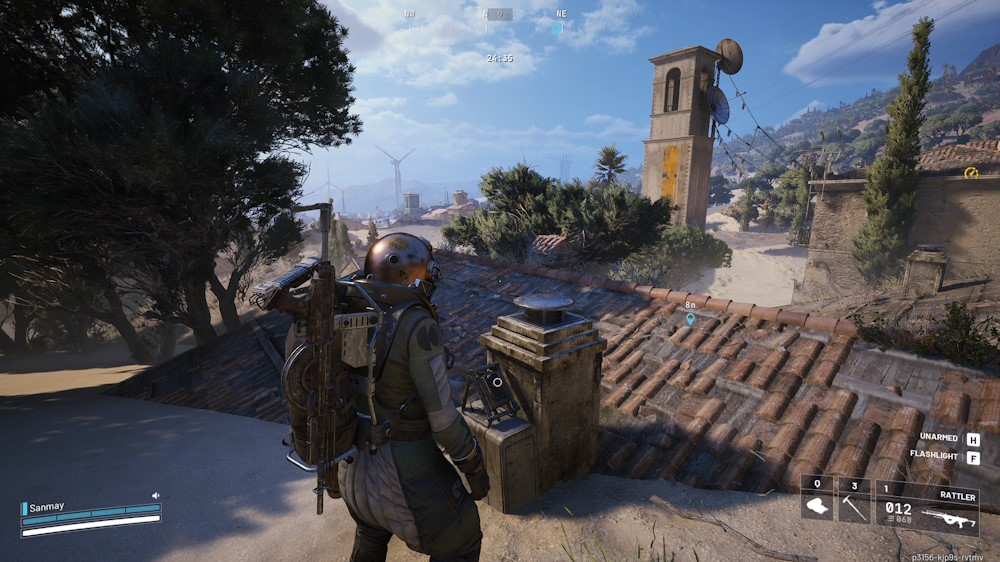This screenshot has height=562, width=1000.
Task: Click the 8m objective marker pin
Action: 690,318
